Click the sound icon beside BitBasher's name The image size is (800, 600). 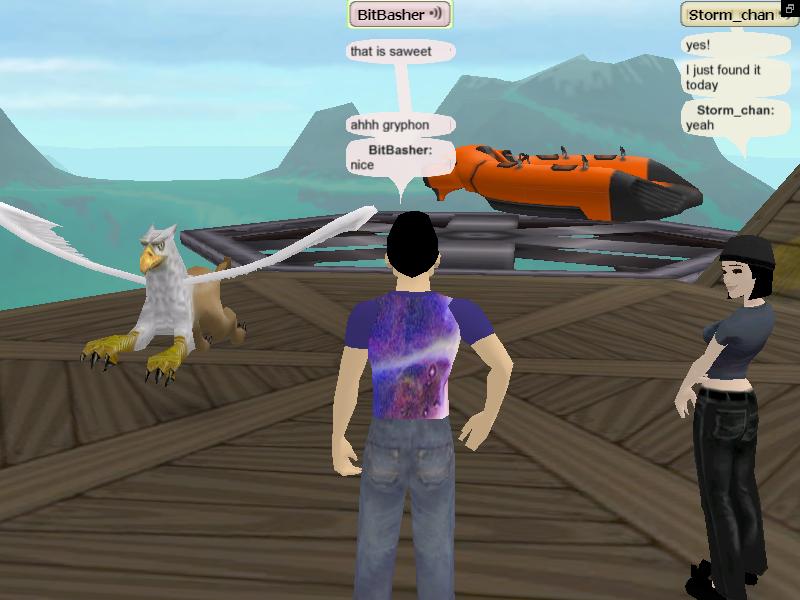[436, 15]
